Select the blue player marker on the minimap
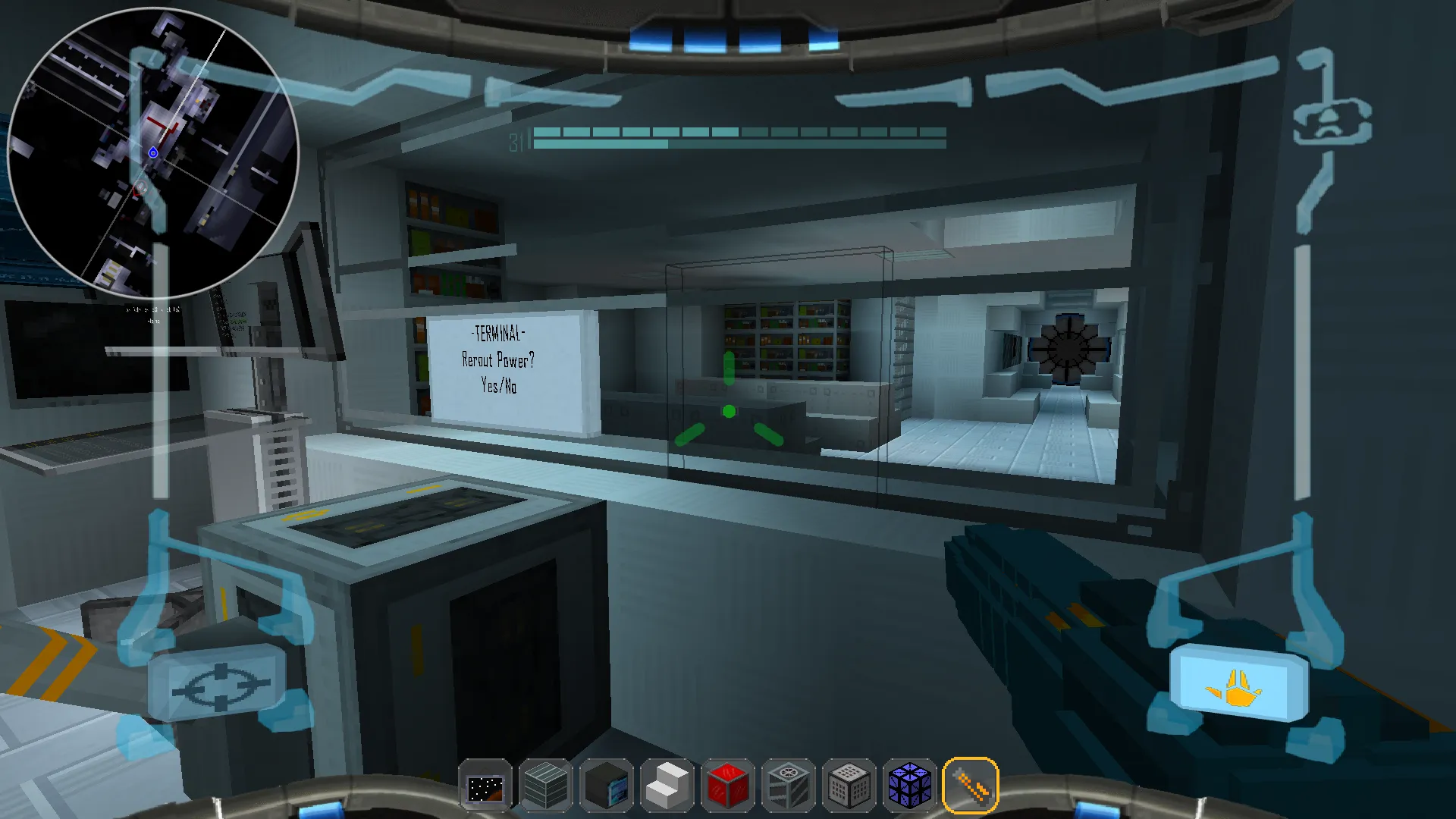 pyautogui.click(x=154, y=152)
